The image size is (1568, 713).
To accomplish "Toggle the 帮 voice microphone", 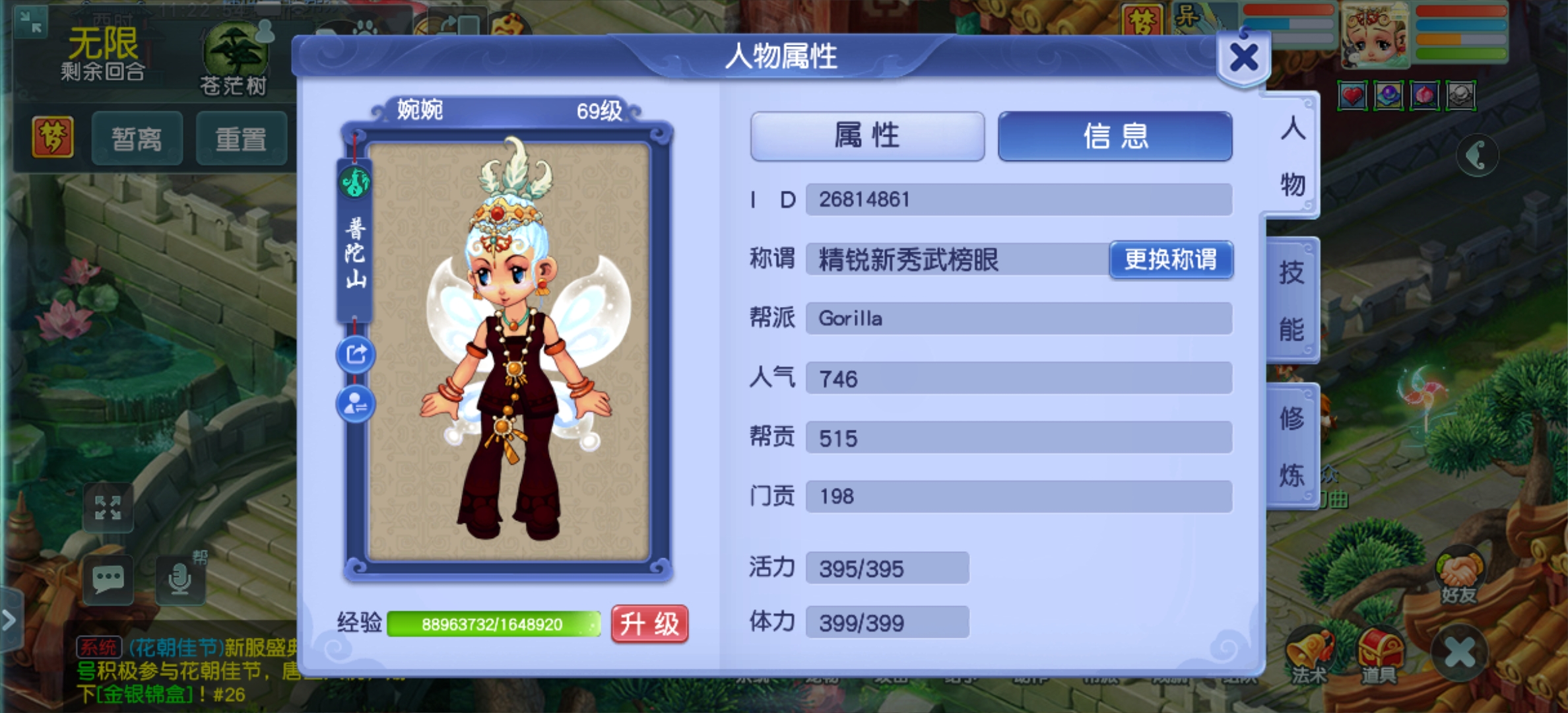I will tap(180, 580).
